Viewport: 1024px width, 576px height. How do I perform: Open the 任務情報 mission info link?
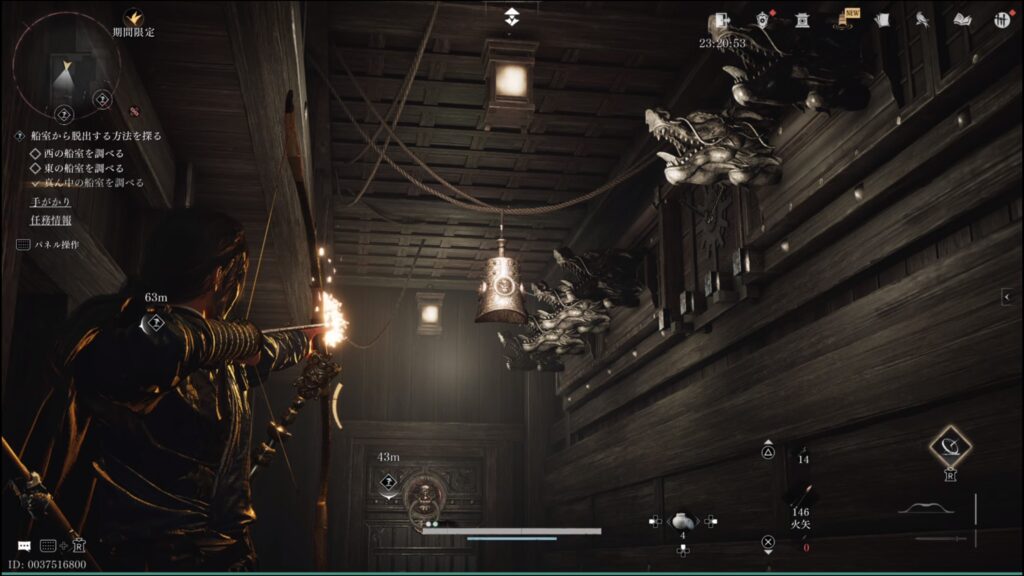point(50,220)
